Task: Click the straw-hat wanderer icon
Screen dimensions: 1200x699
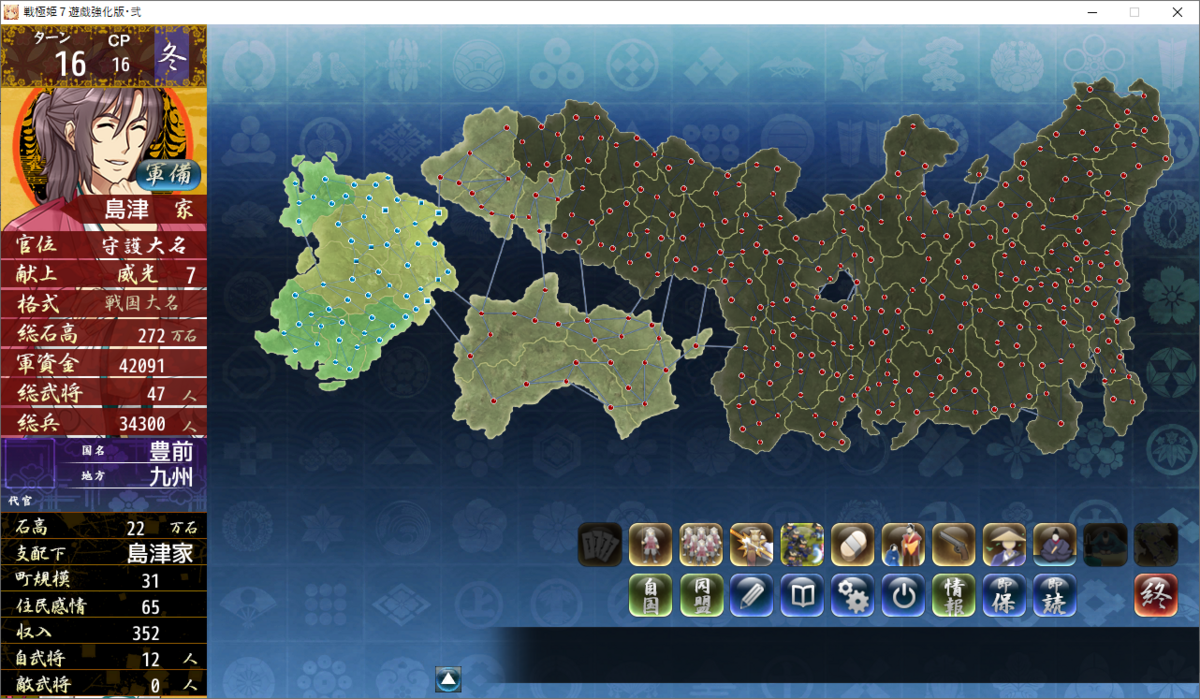Action: click(1004, 544)
